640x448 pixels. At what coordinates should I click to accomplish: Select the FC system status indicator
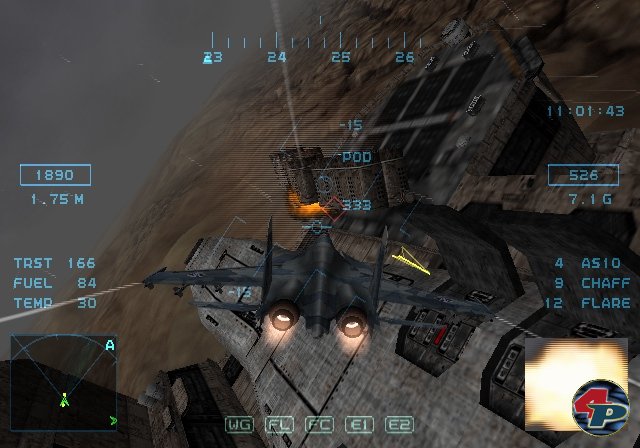[319, 424]
